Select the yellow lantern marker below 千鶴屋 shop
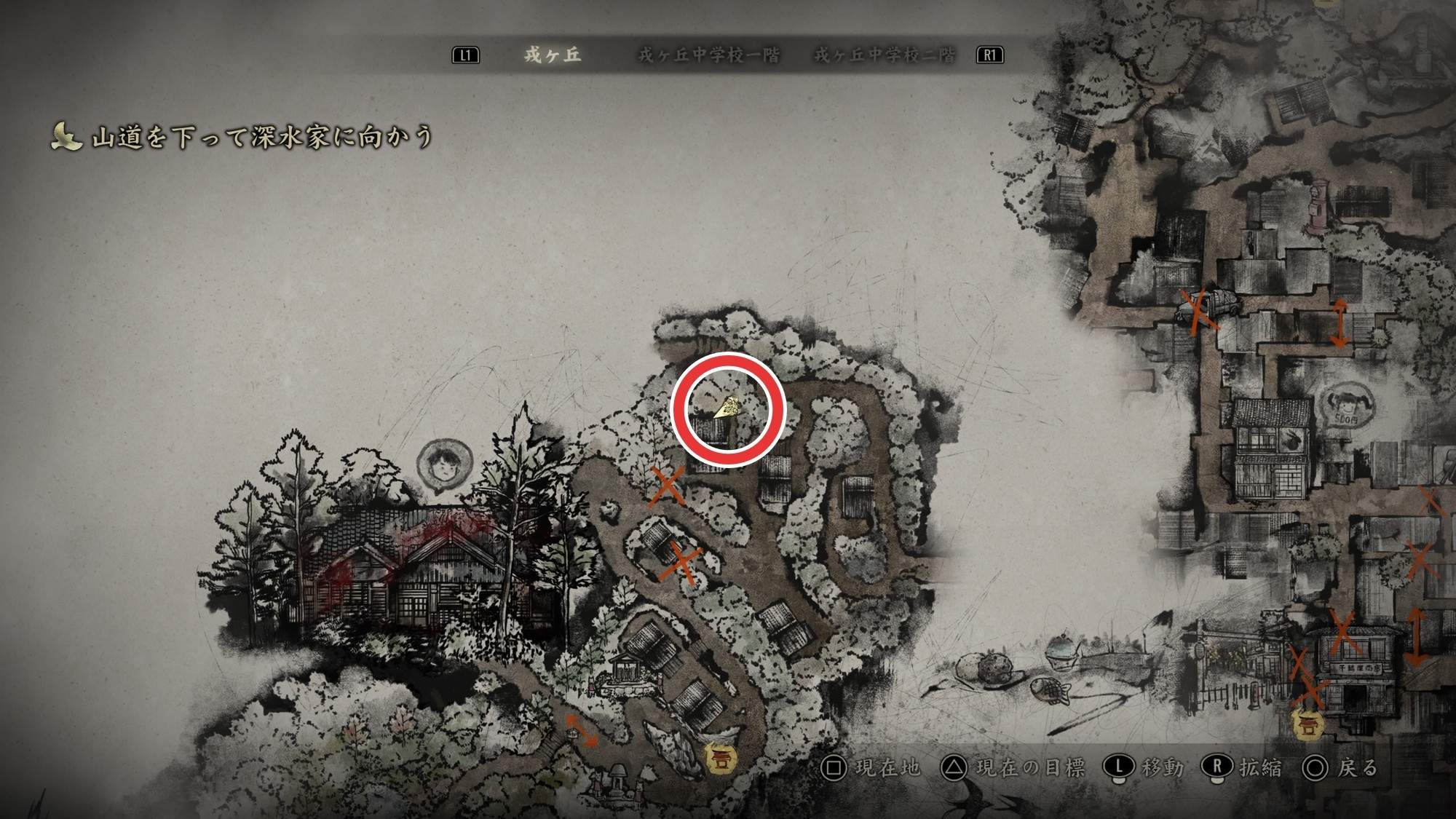 [1307, 724]
